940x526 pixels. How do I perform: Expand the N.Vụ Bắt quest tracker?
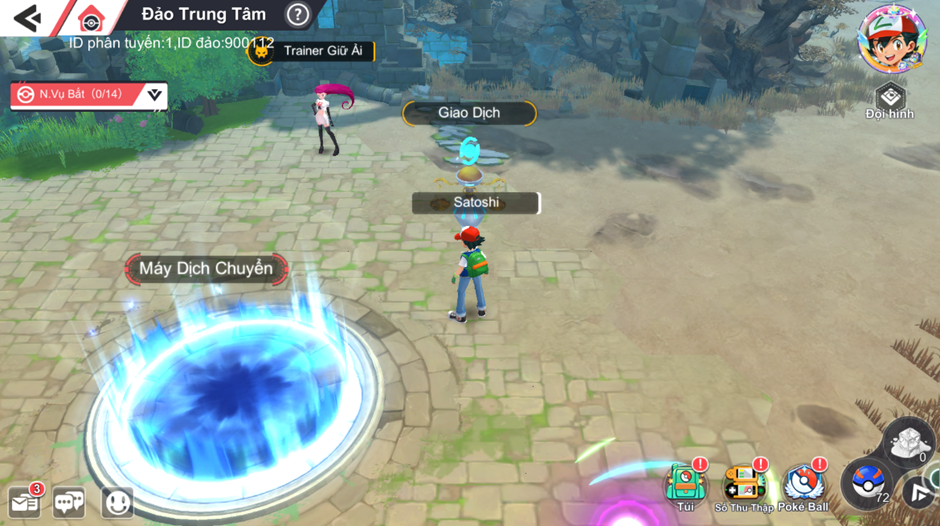pyautogui.click(x=154, y=94)
